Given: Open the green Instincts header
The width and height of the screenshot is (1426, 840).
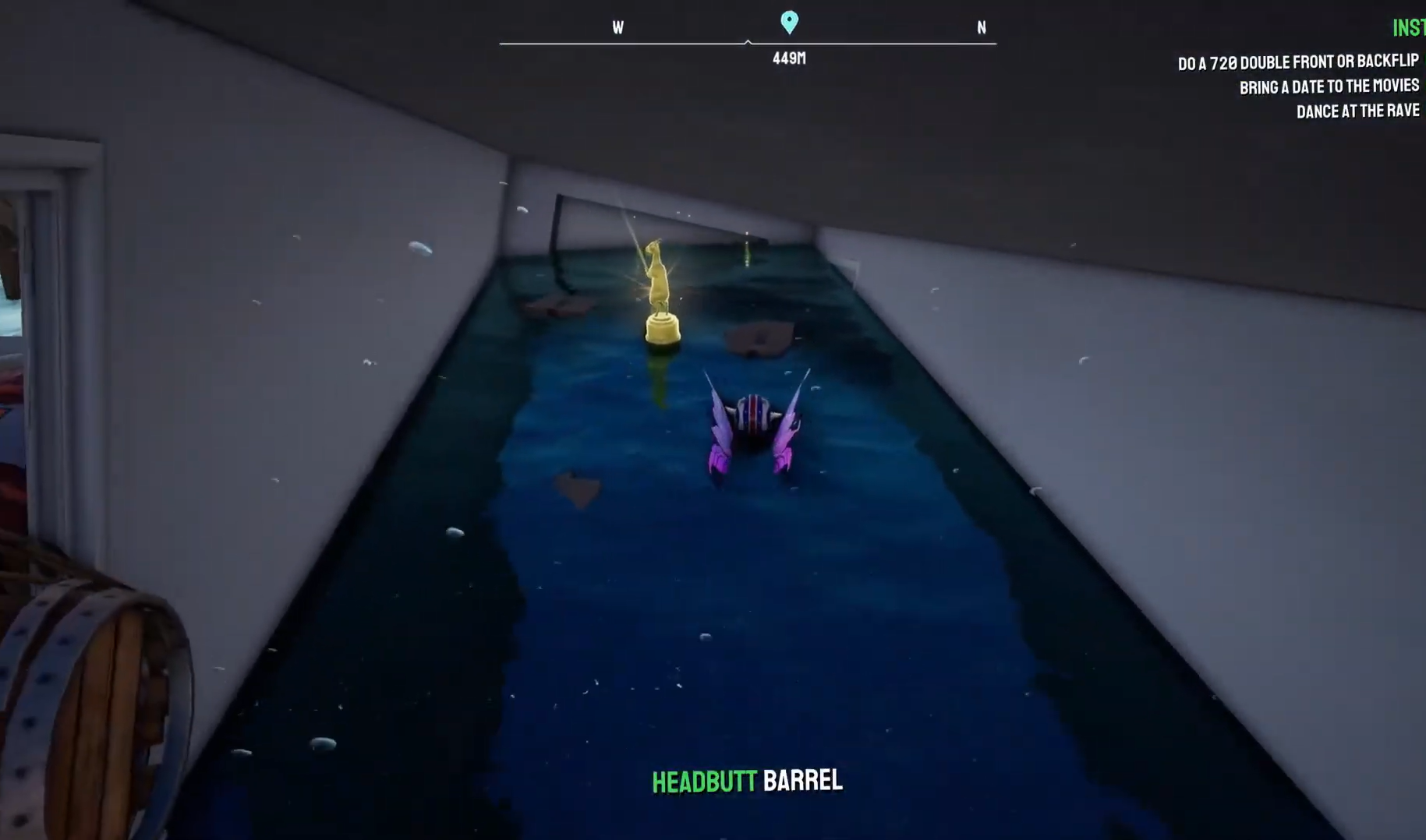Looking at the screenshot, I should (1409, 29).
